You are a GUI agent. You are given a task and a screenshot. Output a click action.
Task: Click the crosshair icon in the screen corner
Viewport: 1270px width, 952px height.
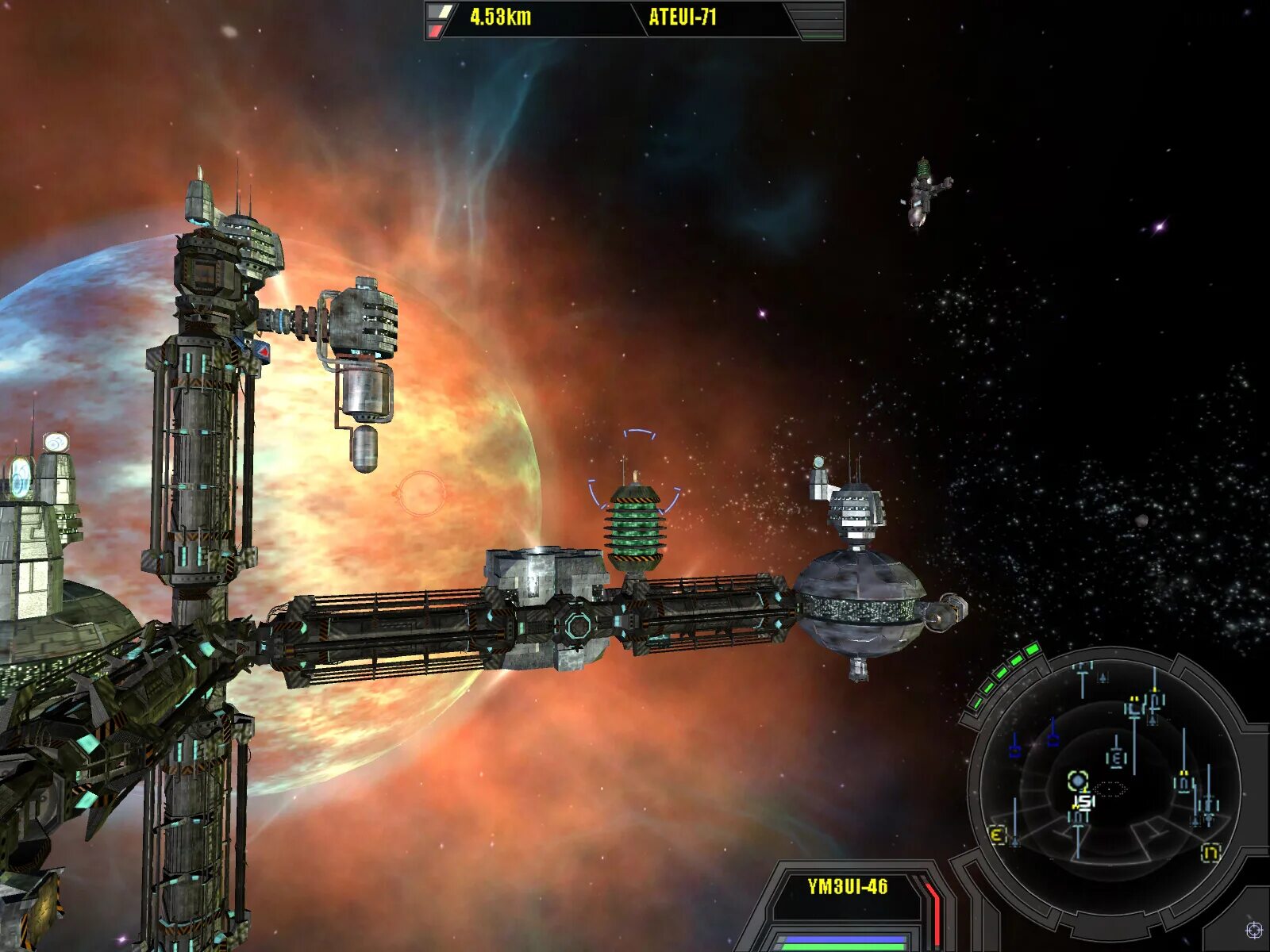(x=1253, y=930)
